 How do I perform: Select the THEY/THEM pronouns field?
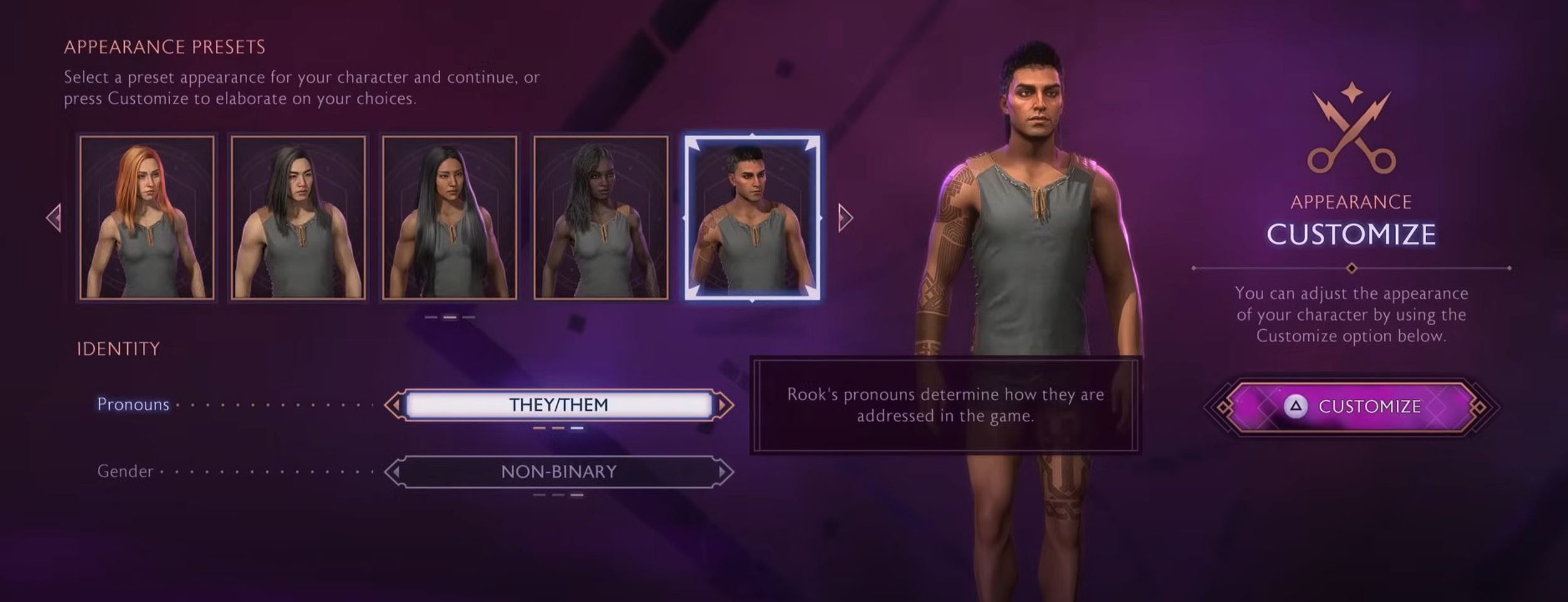(x=558, y=405)
